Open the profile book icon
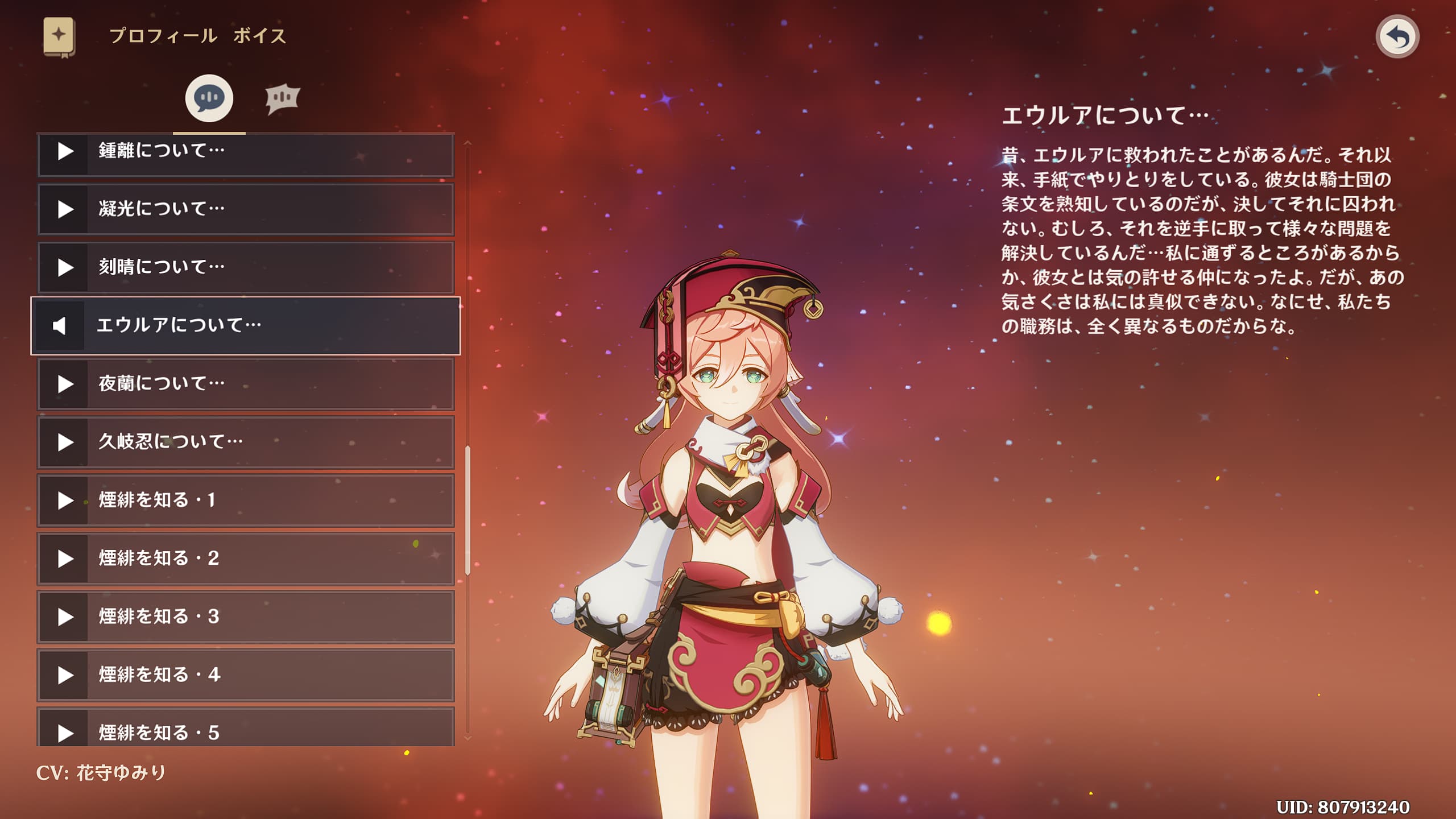The height and width of the screenshot is (819, 1456). pyautogui.click(x=59, y=36)
